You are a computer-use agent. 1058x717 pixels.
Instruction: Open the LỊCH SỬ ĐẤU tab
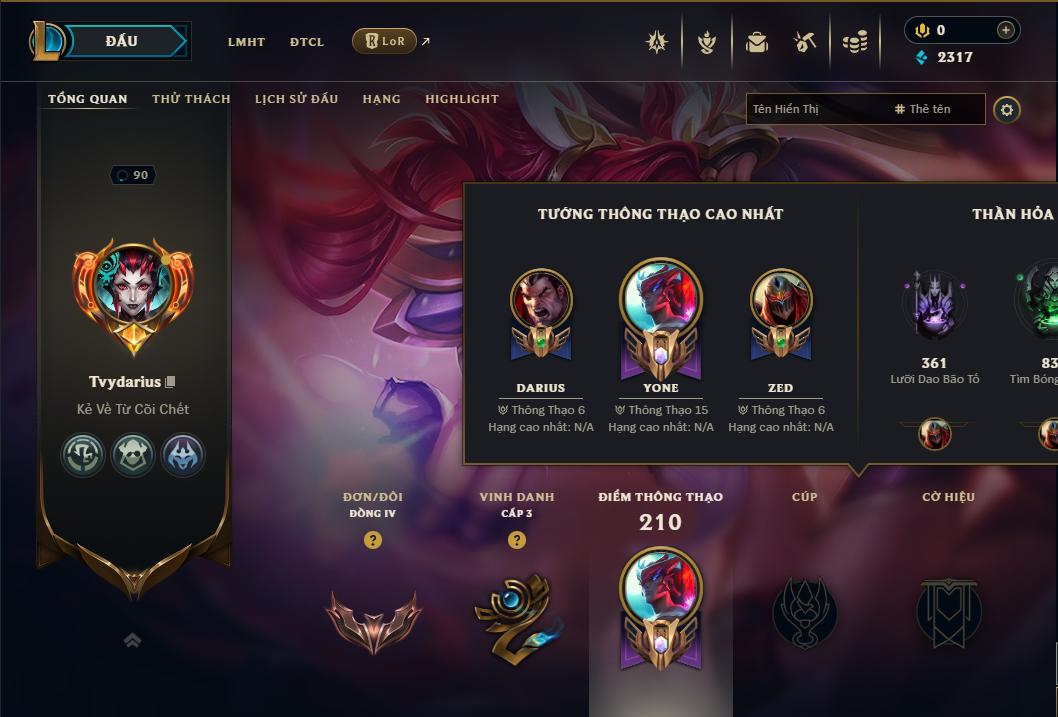296,99
